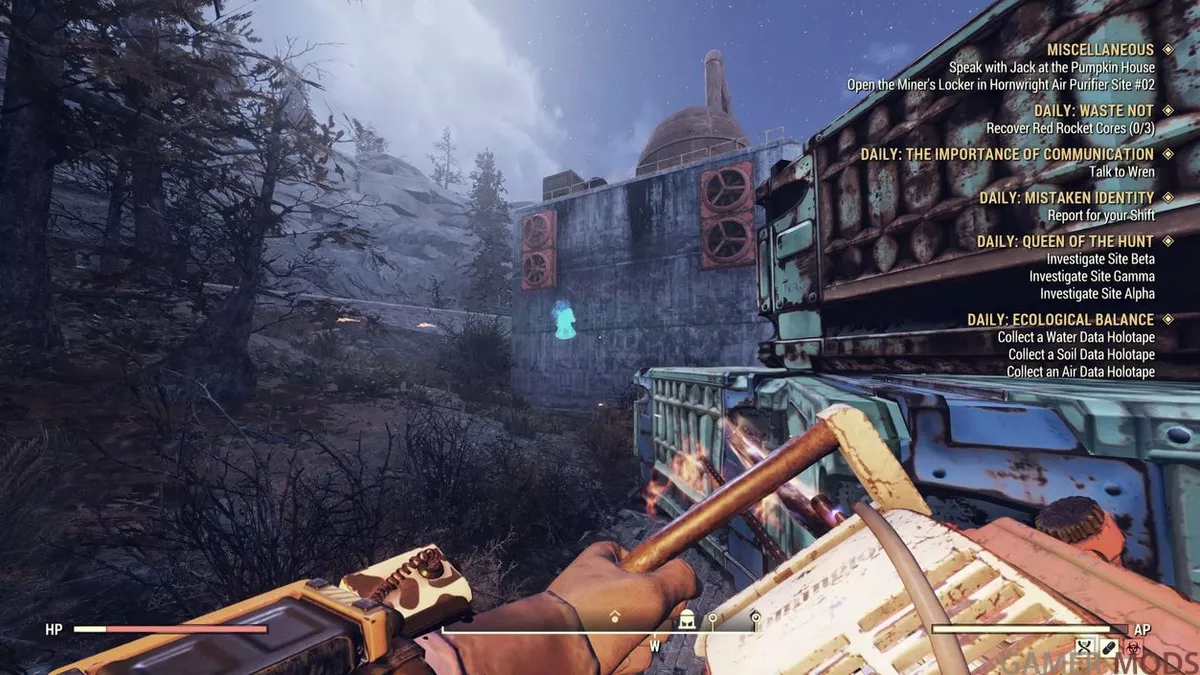The width and height of the screenshot is (1200, 675).
Task: Choose the 'Collect a Soil Data Holotape' objective
Action: (x=1081, y=355)
